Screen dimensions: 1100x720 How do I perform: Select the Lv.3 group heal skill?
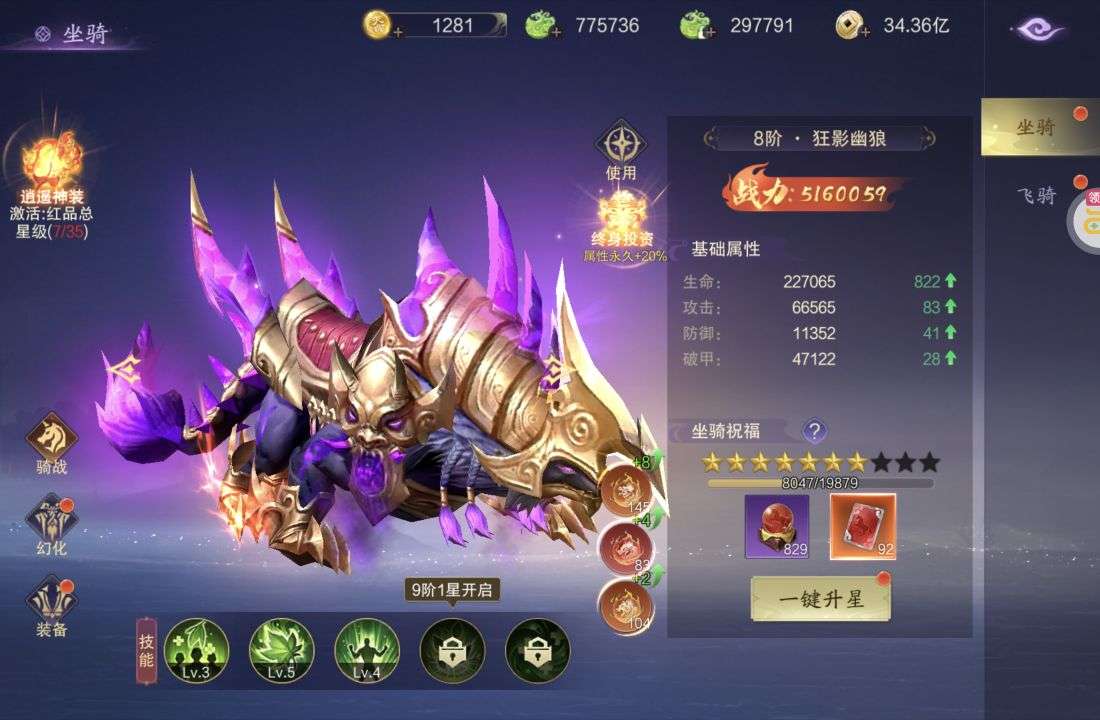196,650
